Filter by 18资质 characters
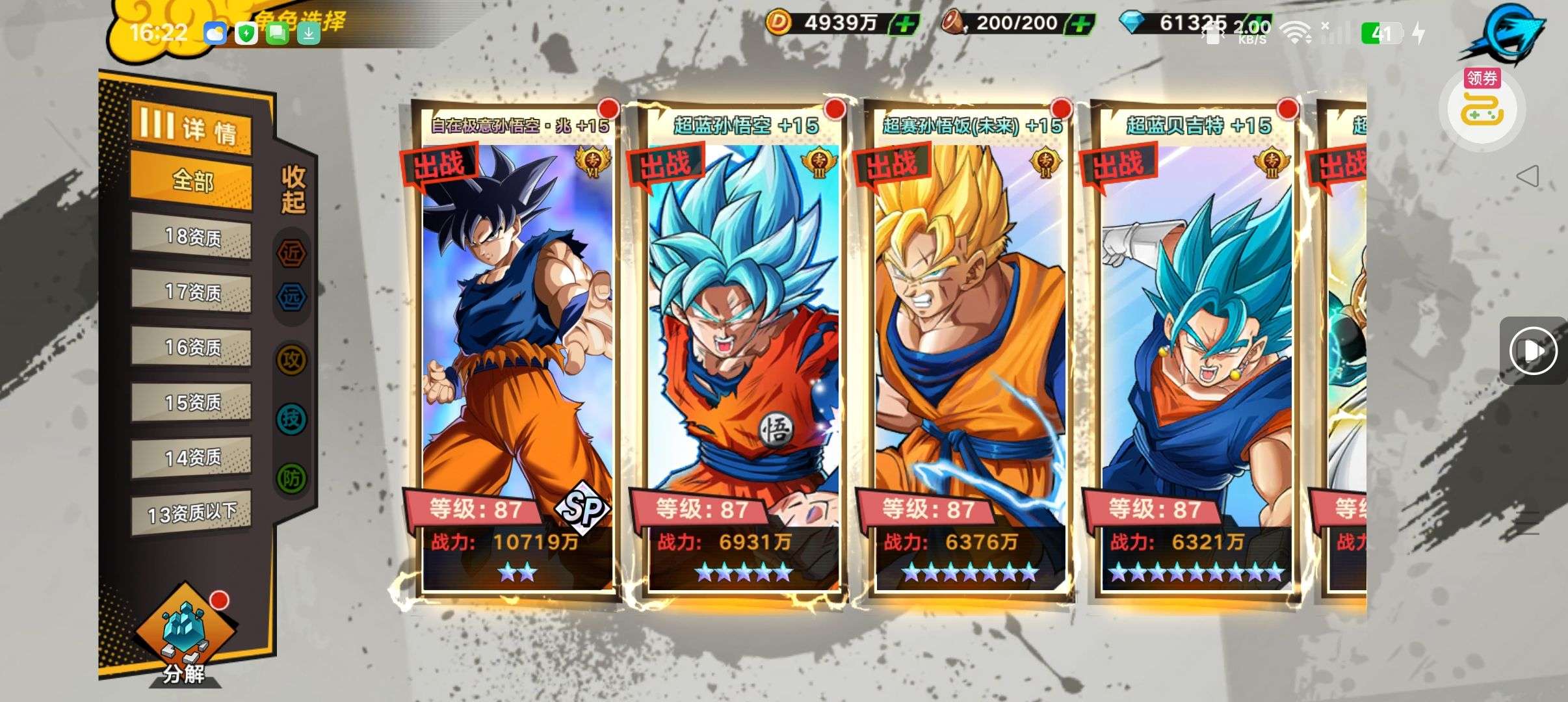1568x702 pixels. (192, 237)
